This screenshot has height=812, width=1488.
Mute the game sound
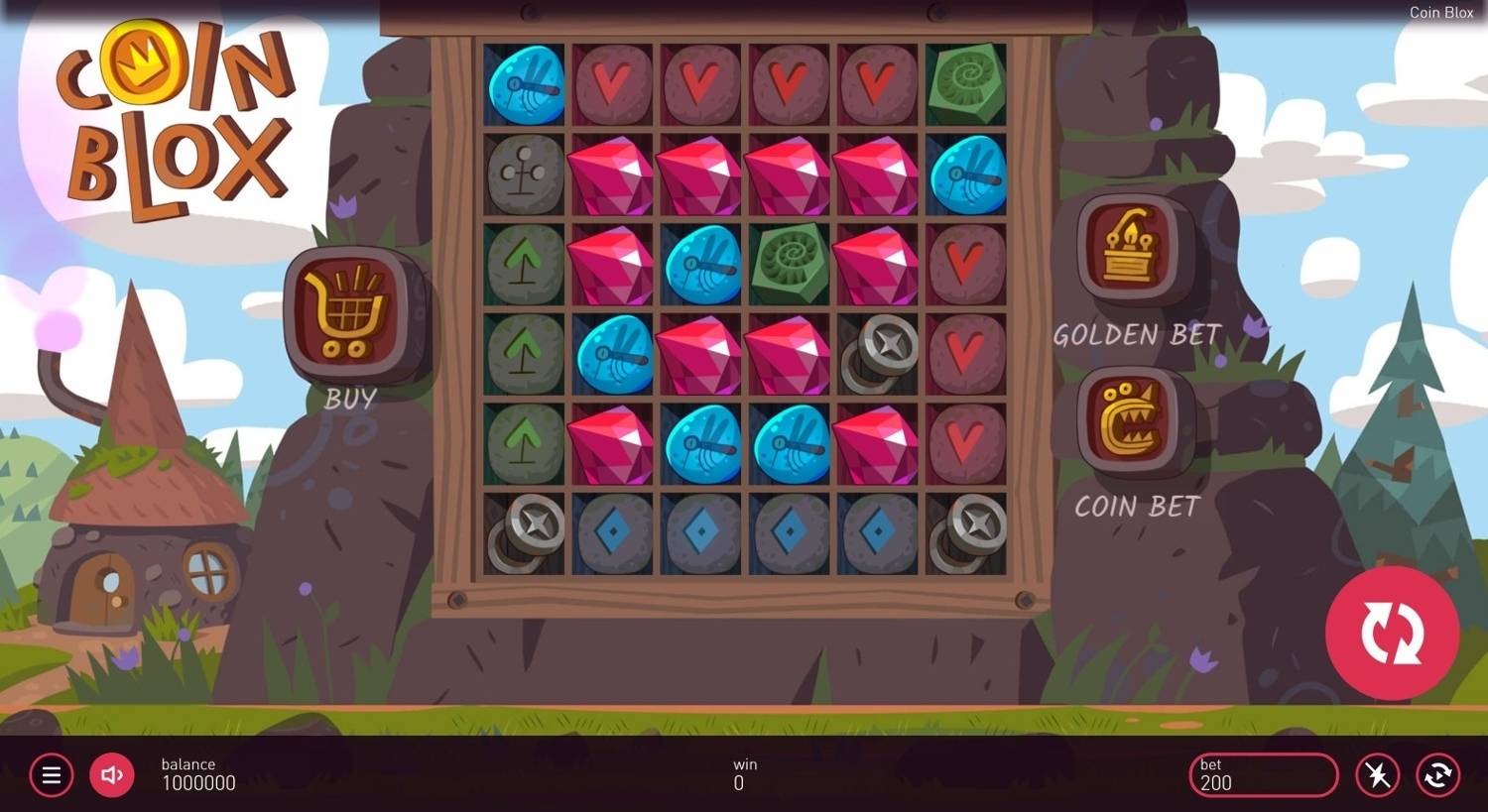tap(111, 775)
